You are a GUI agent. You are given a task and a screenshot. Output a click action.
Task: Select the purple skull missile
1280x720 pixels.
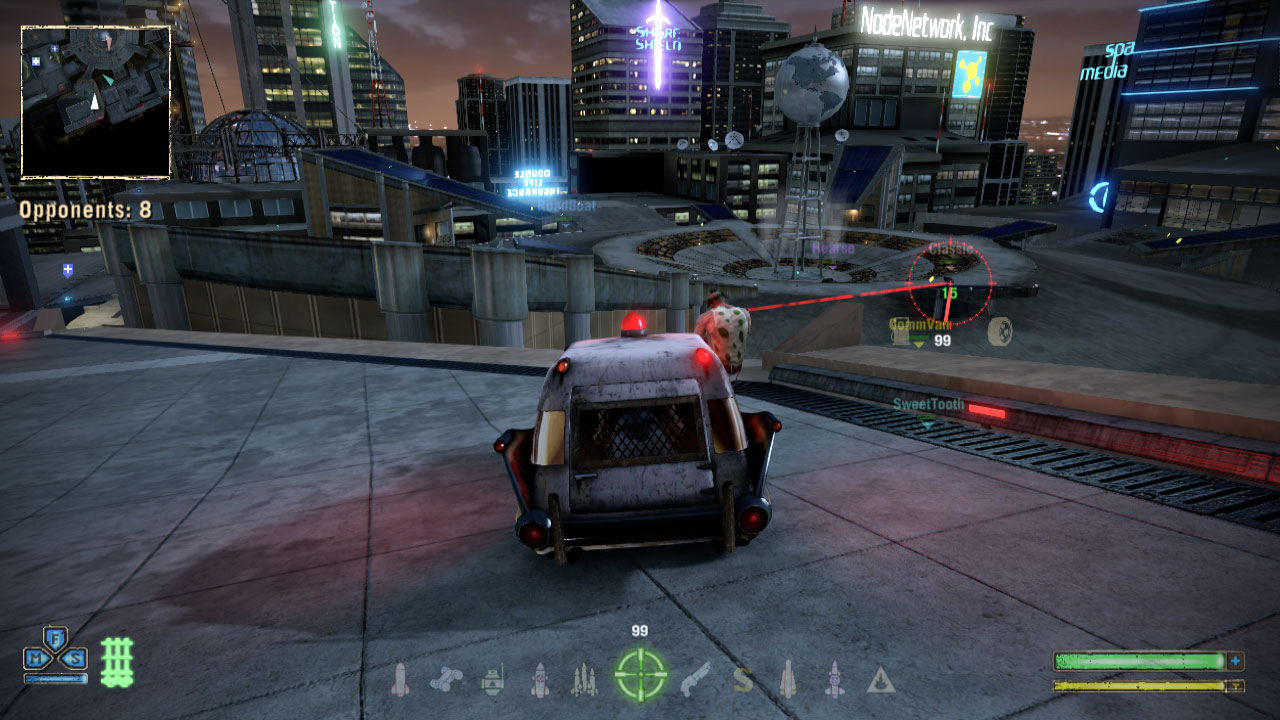pyautogui.click(x=834, y=680)
